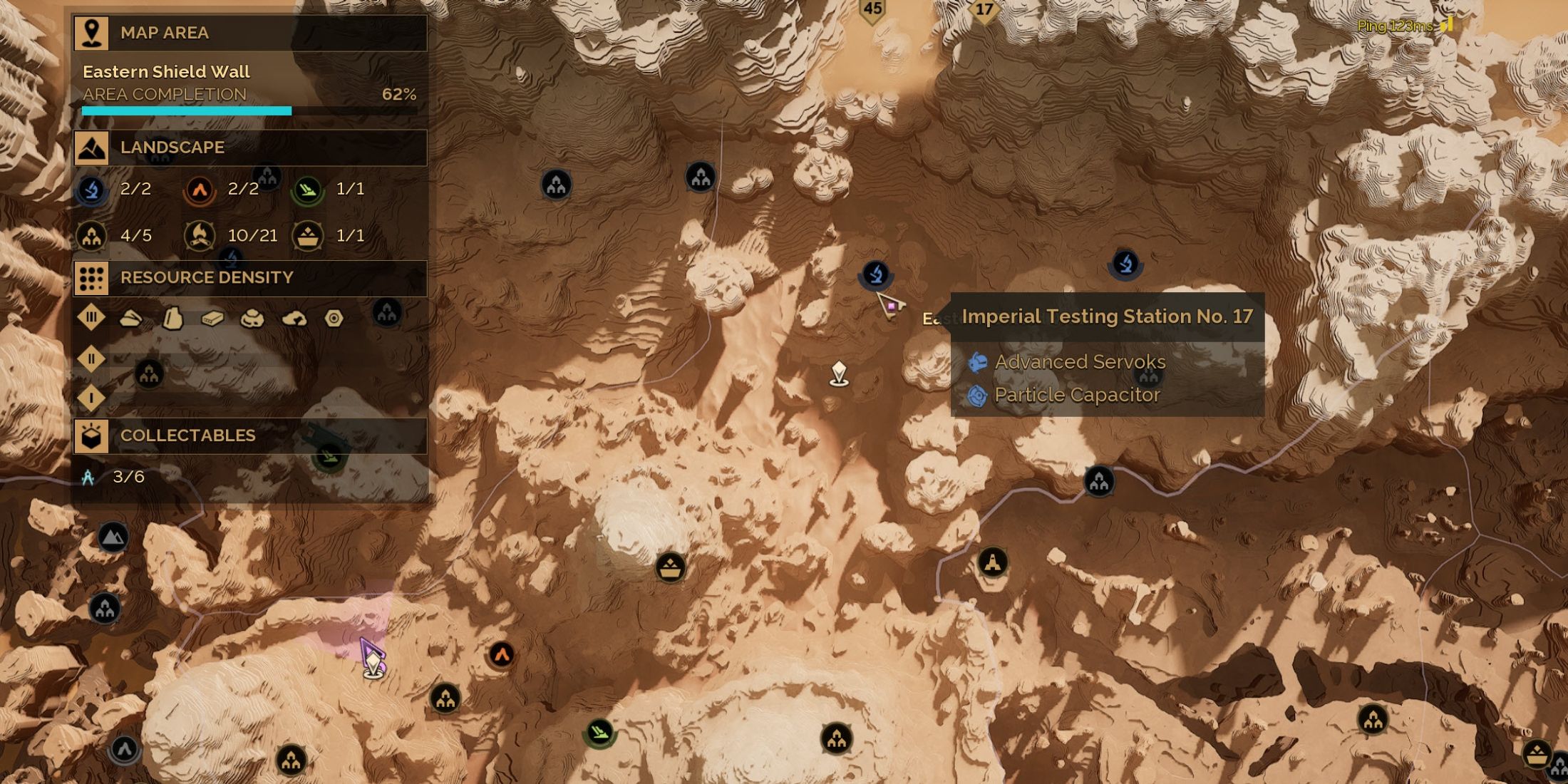
Task: Choose the brick-shaped ingot resource icon
Action: 212,319
